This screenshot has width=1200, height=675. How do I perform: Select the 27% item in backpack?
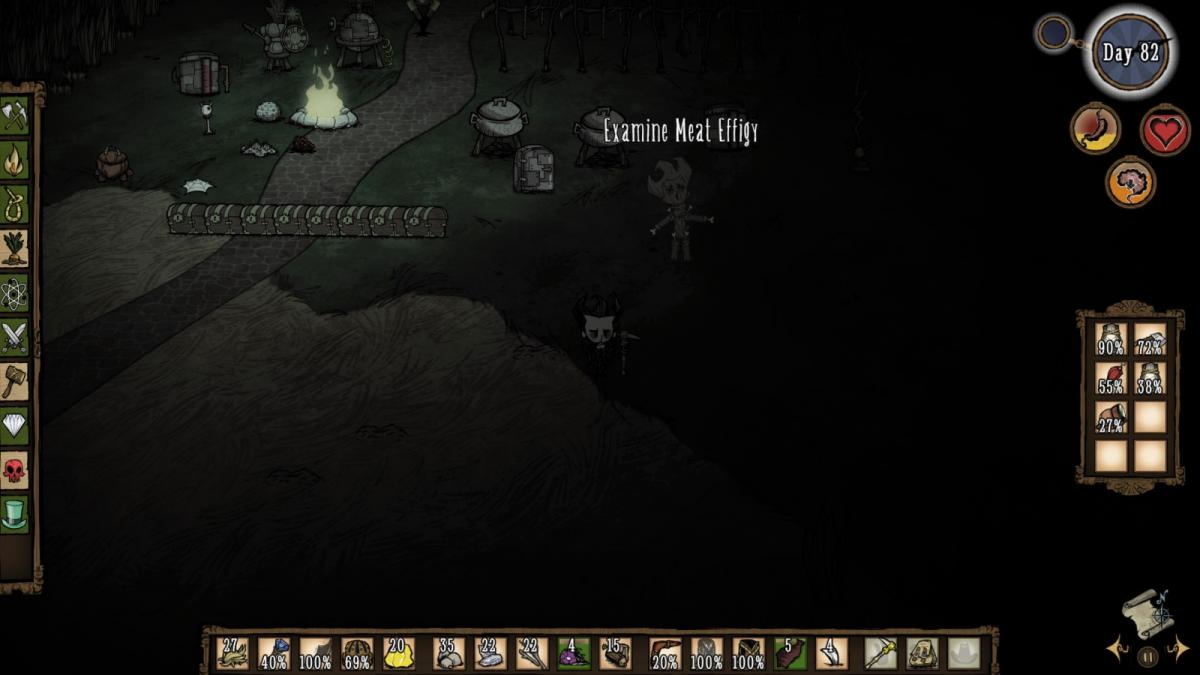point(1111,417)
